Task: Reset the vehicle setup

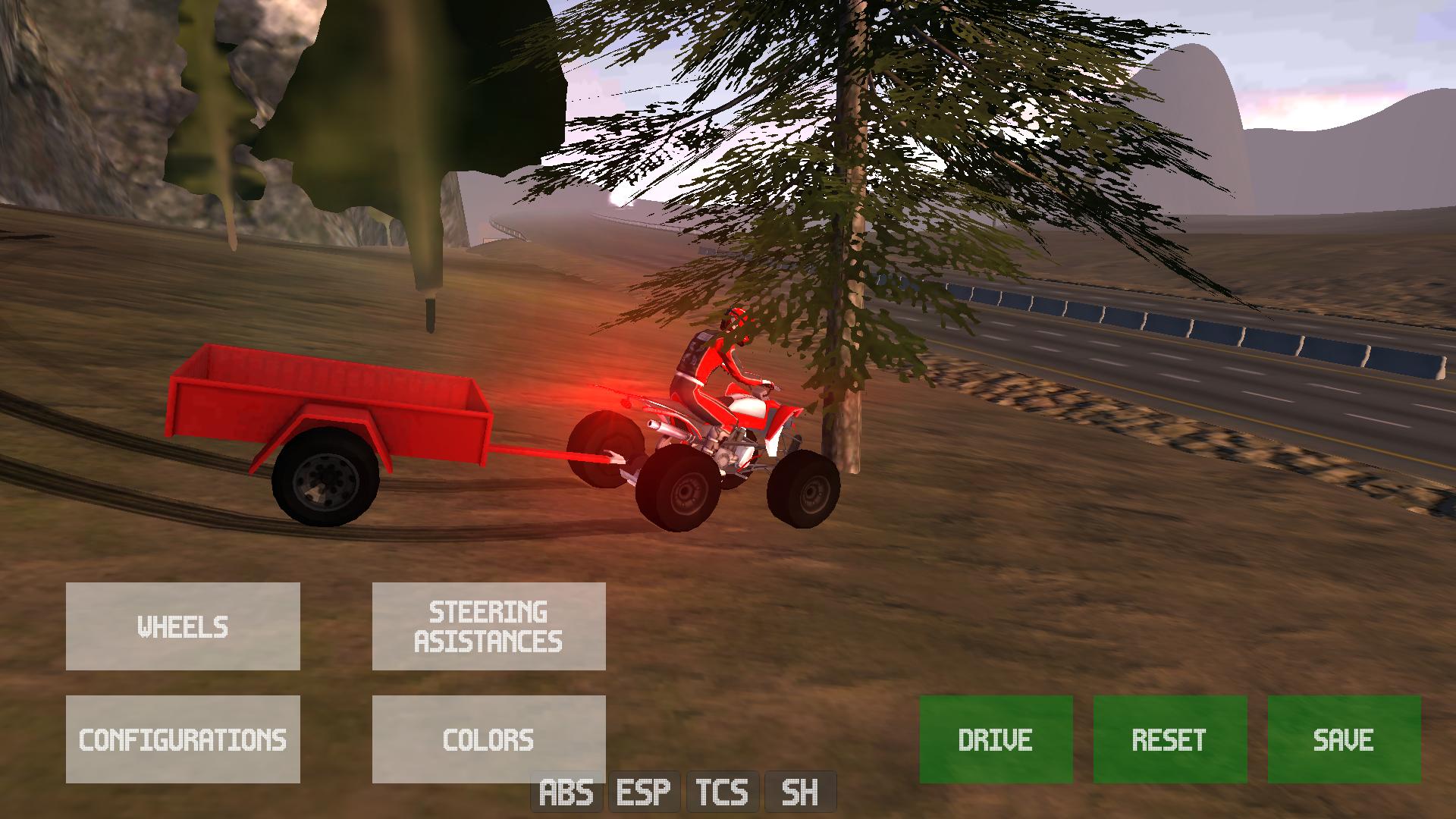Action: [x=1169, y=739]
